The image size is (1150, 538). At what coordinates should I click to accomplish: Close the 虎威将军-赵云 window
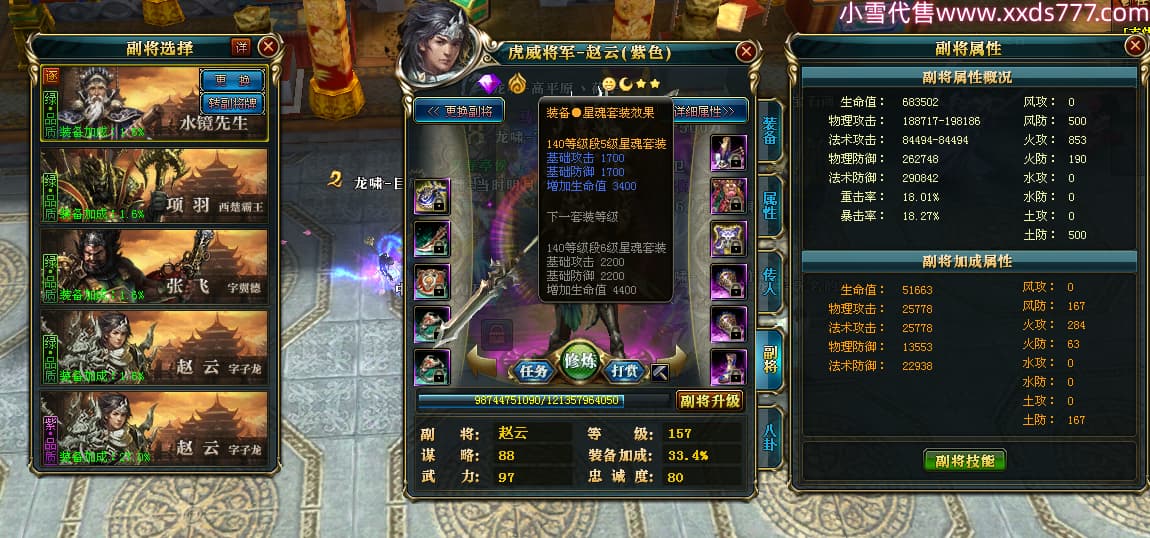tap(746, 52)
